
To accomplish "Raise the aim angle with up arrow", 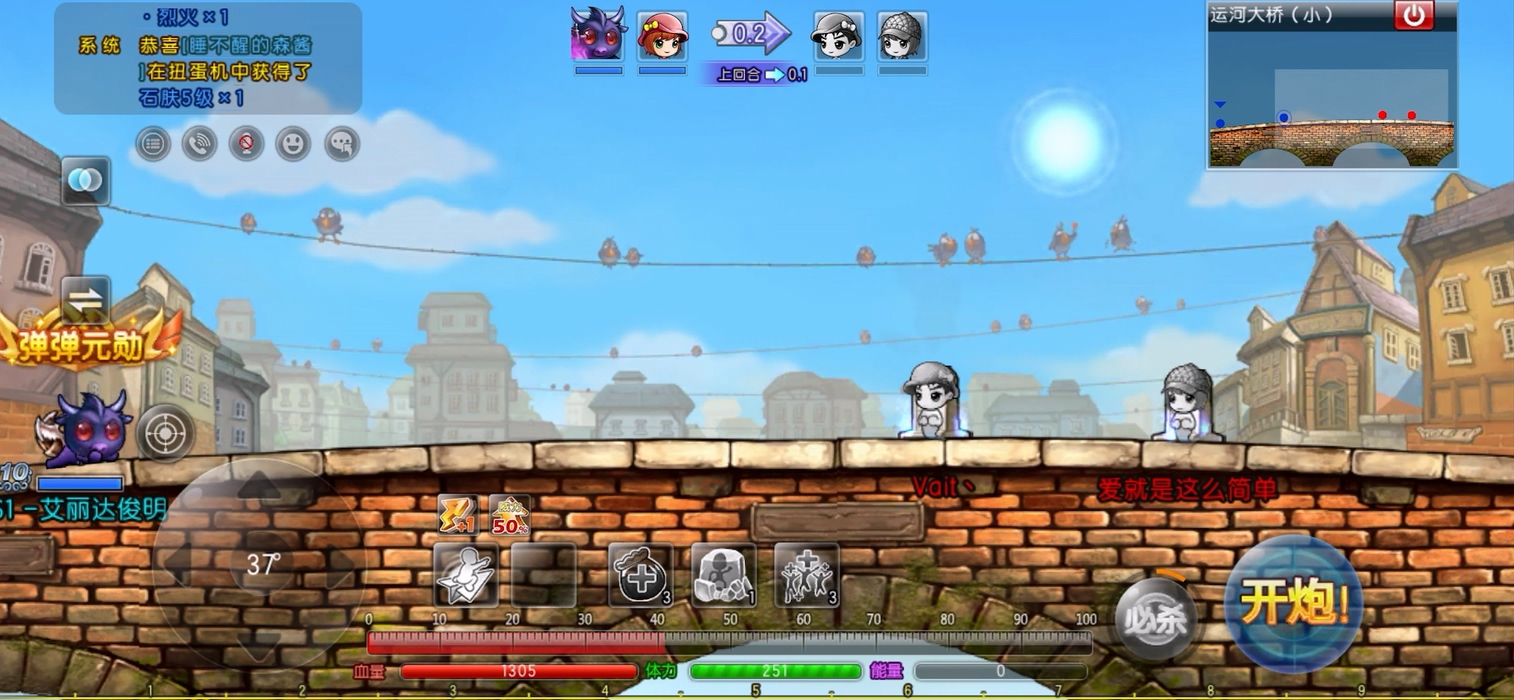I will (260, 489).
